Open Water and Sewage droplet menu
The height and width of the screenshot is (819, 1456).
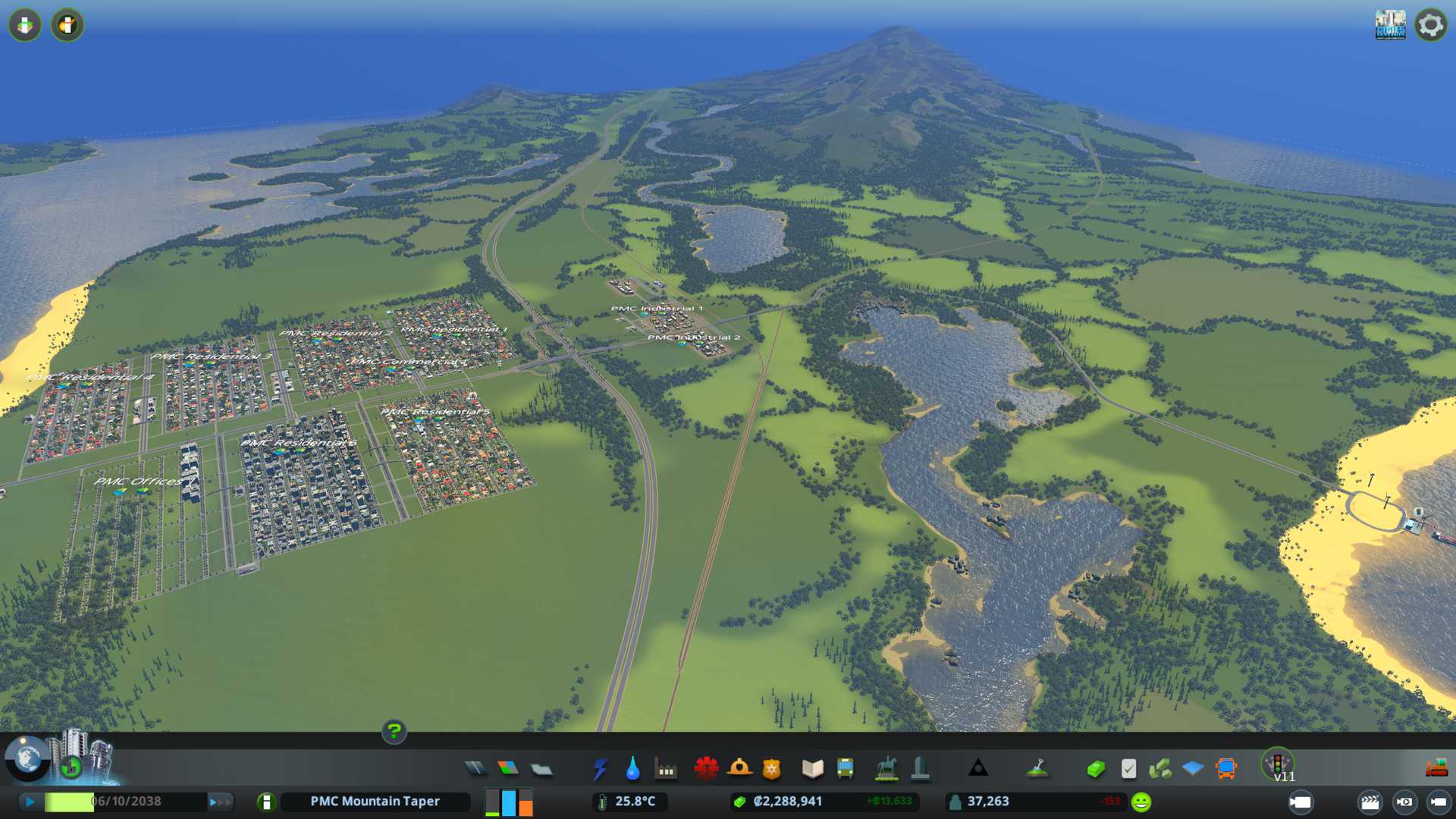(x=632, y=769)
